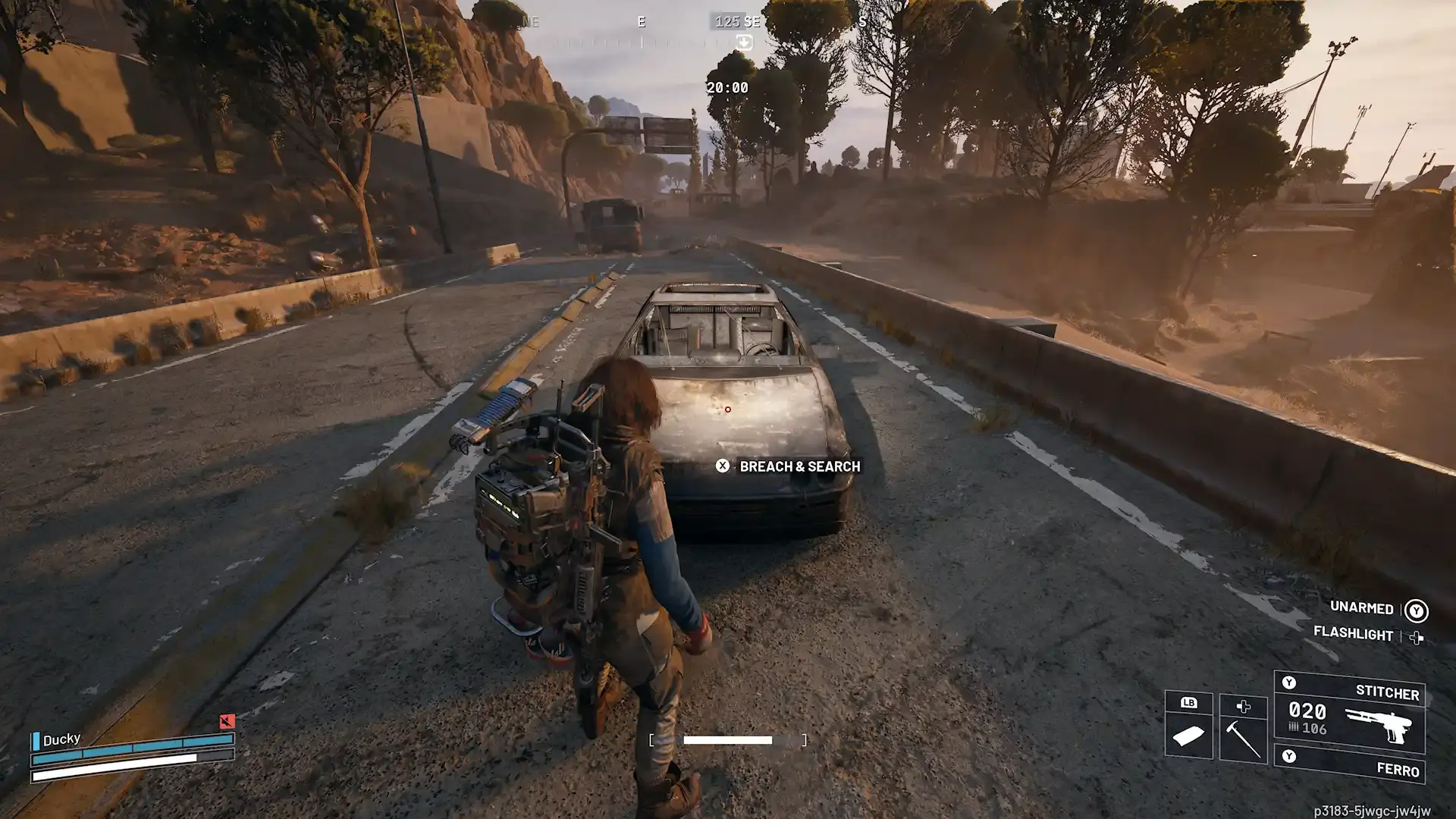Click the X button prompt icon

coord(723,466)
